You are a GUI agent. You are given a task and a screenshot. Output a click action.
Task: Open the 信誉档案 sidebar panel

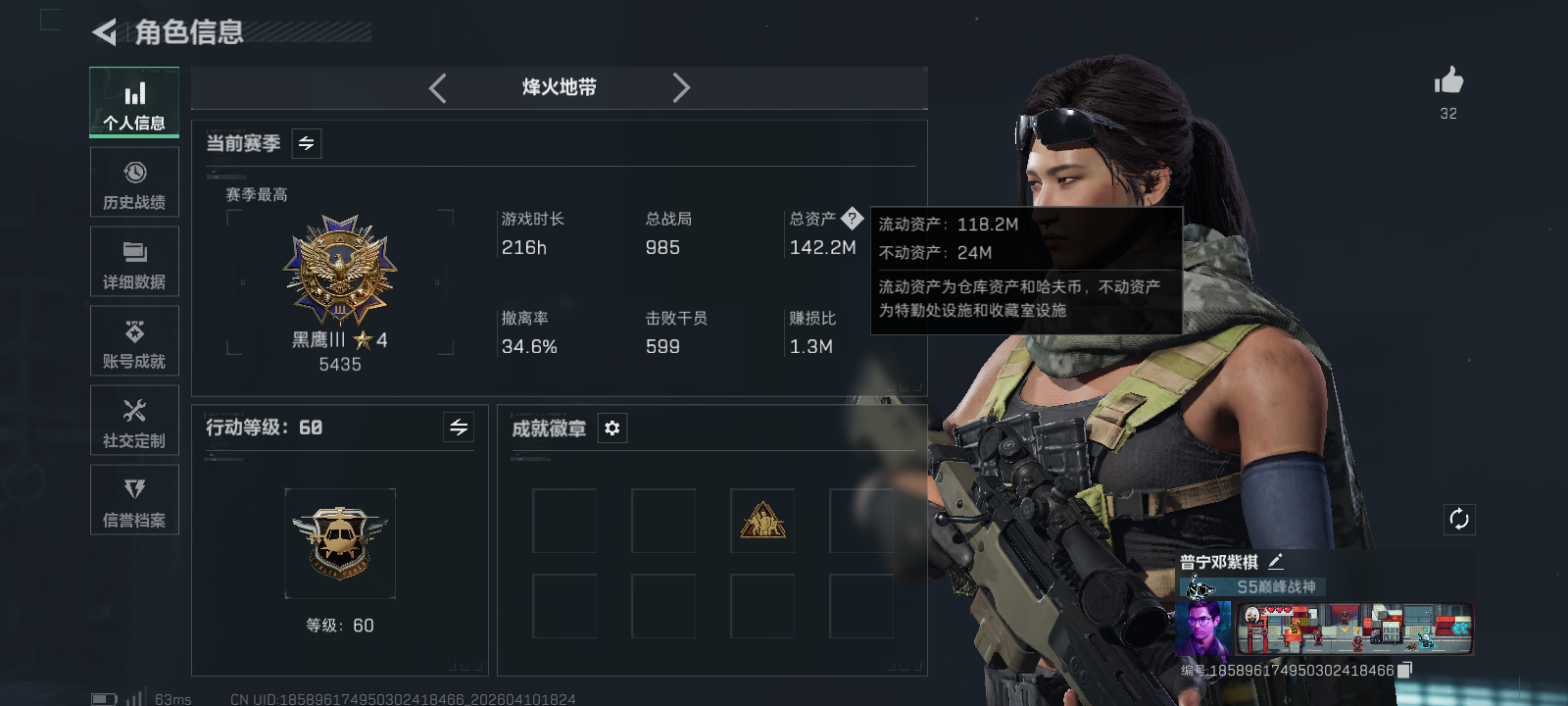(134, 500)
